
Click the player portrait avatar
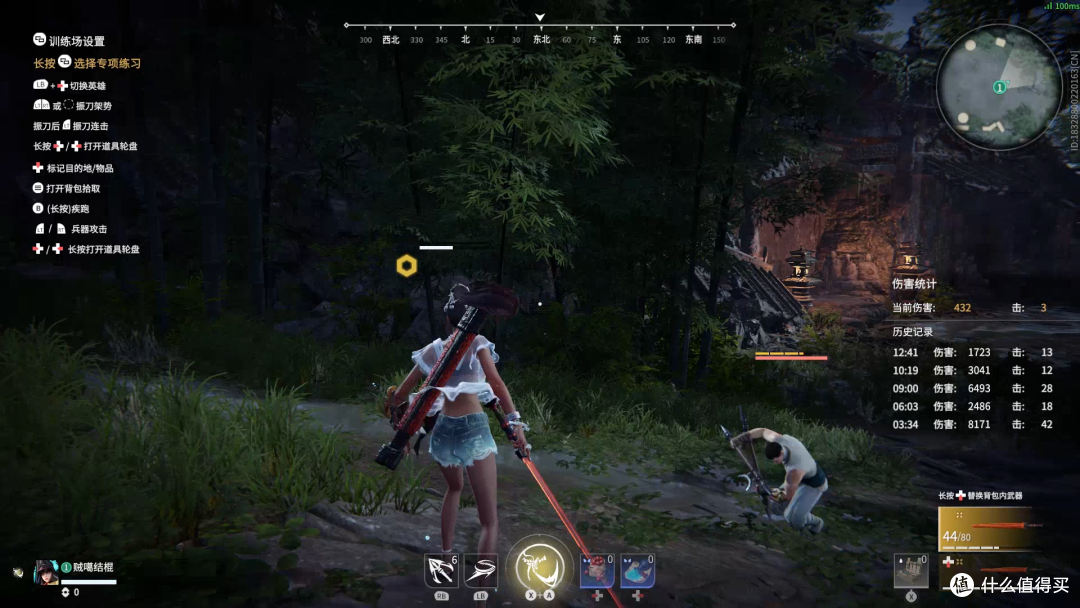[x=47, y=572]
